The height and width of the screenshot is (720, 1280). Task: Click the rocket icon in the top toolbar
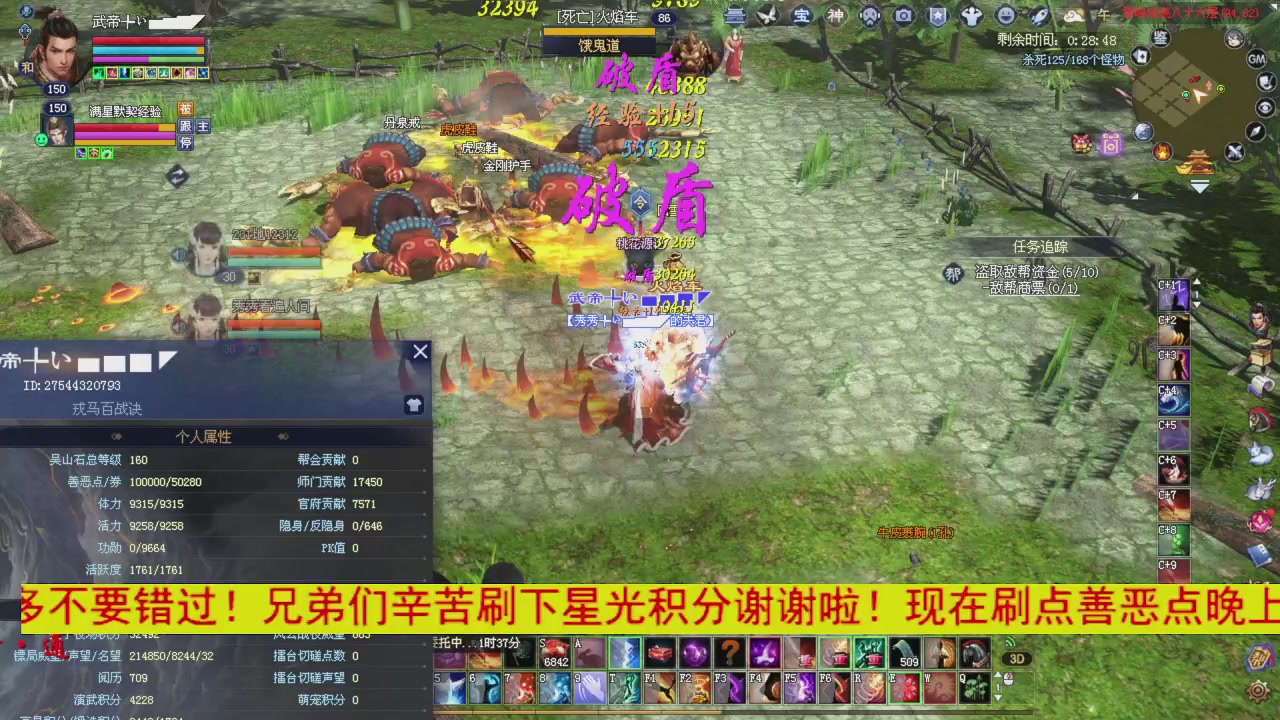pyautogui.click(x=1039, y=16)
